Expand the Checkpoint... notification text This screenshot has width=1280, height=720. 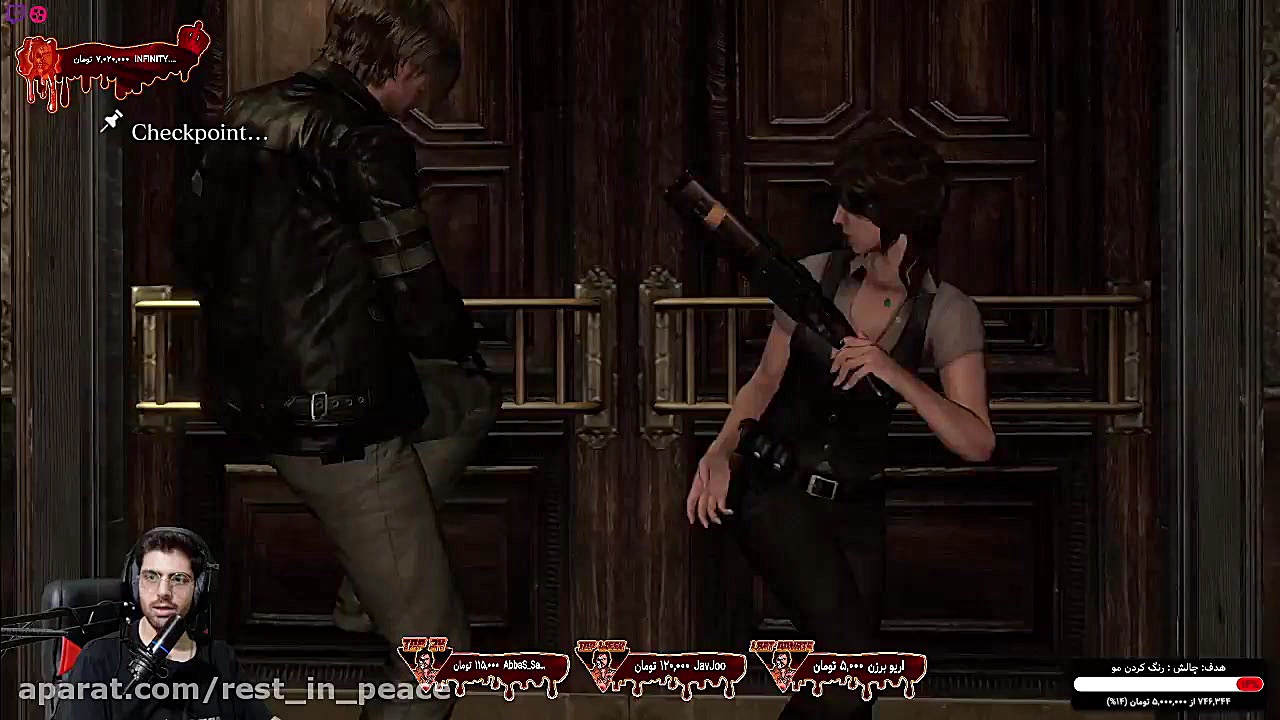pyautogui.click(x=199, y=132)
